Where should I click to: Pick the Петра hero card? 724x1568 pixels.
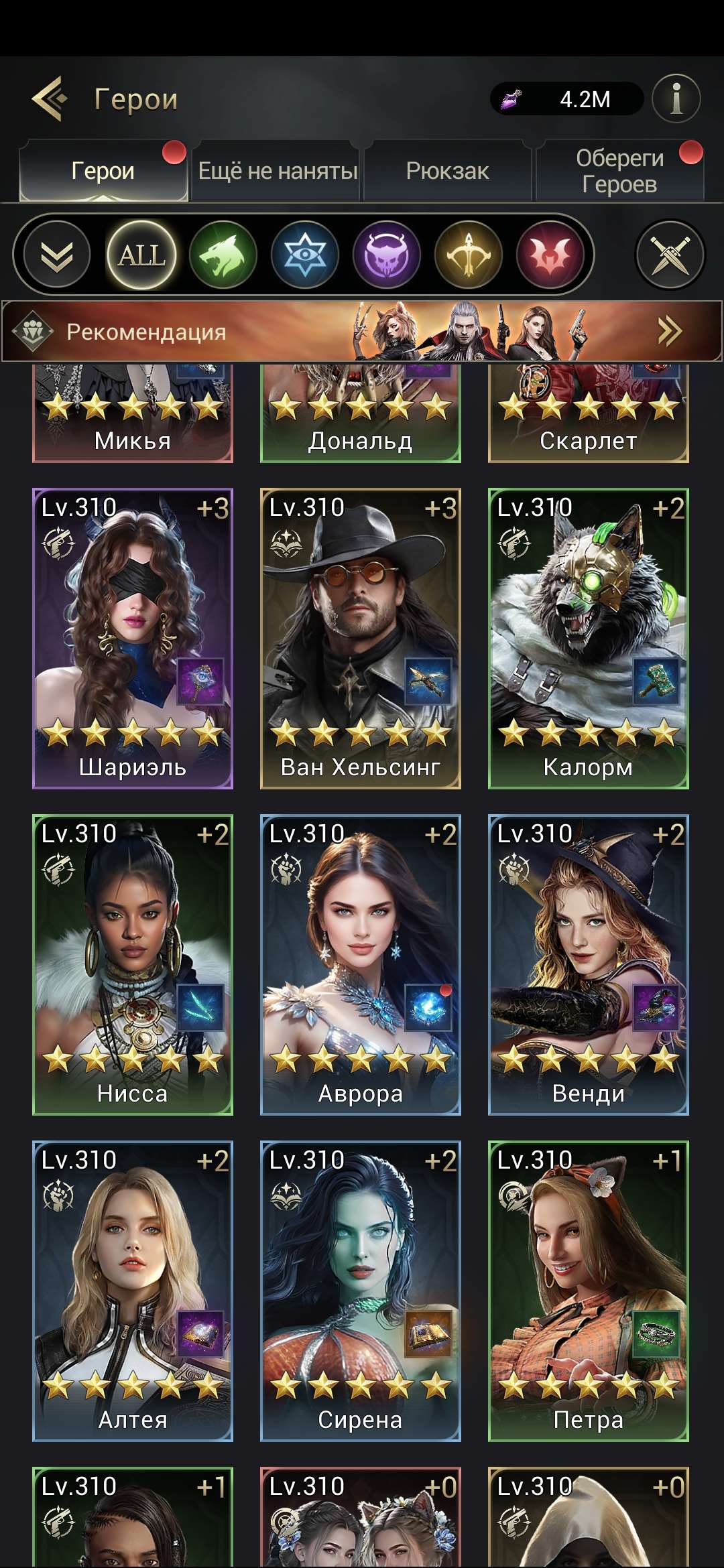tap(589, 1291)
